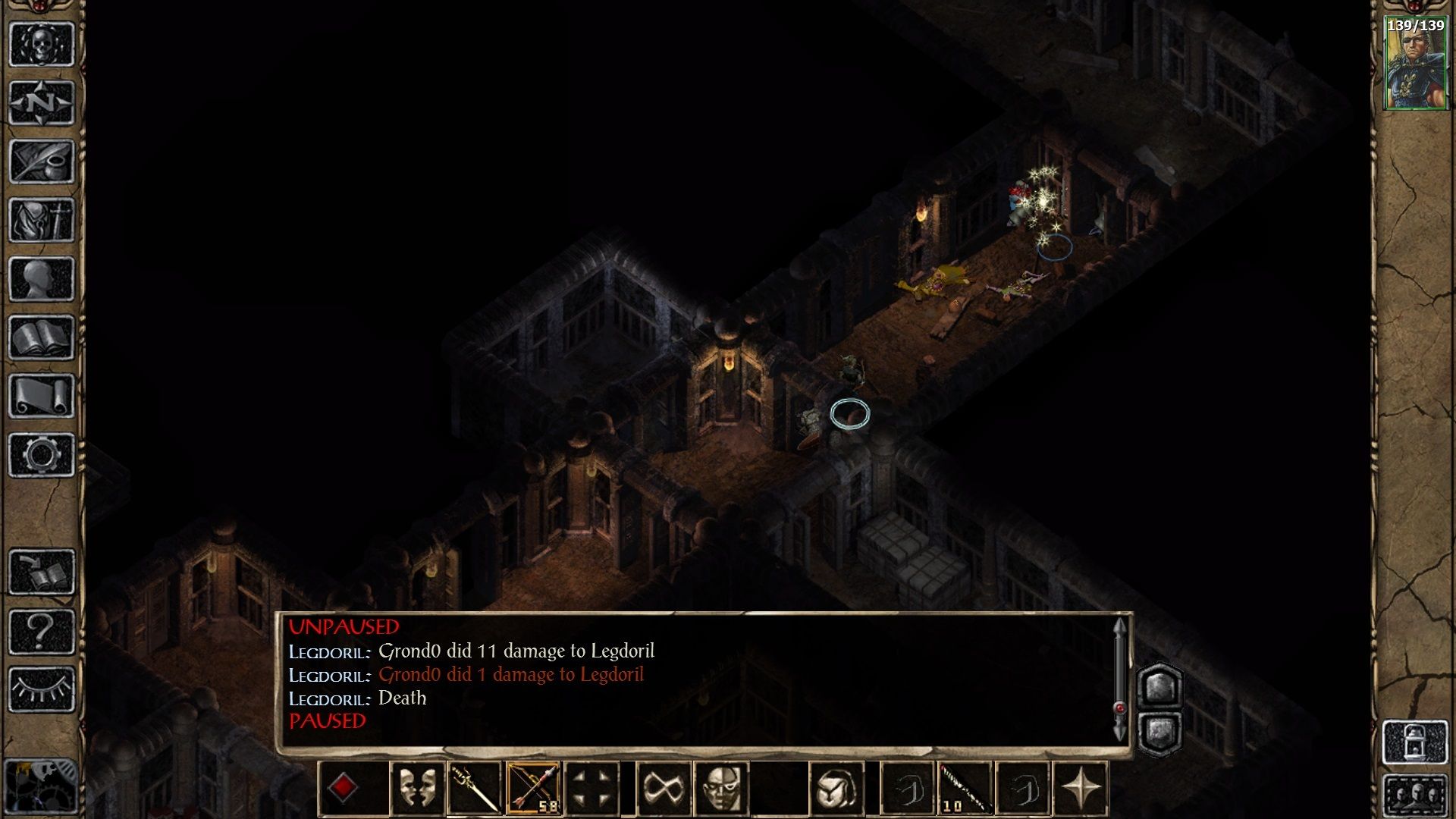Viewport: 1456px width, 819px height.
Task: Select the melee sword quick weapon
Action: [475, 787]
